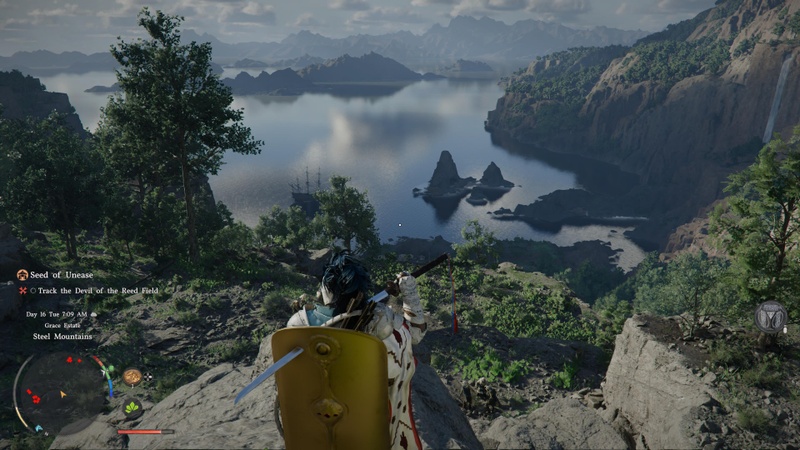Select the Track the Devil objective line
Viewport: 800px width, 450px height.
pos(97,291)
